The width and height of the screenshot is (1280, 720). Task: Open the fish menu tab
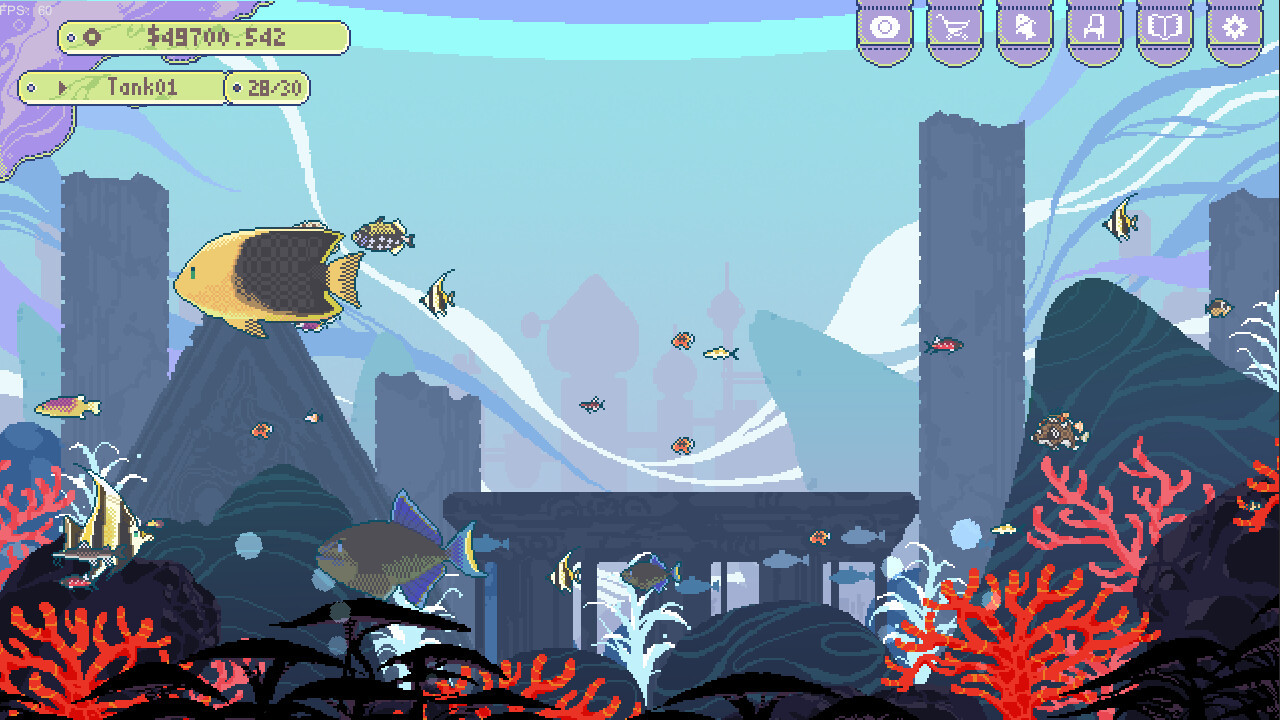pos(1024,27)
